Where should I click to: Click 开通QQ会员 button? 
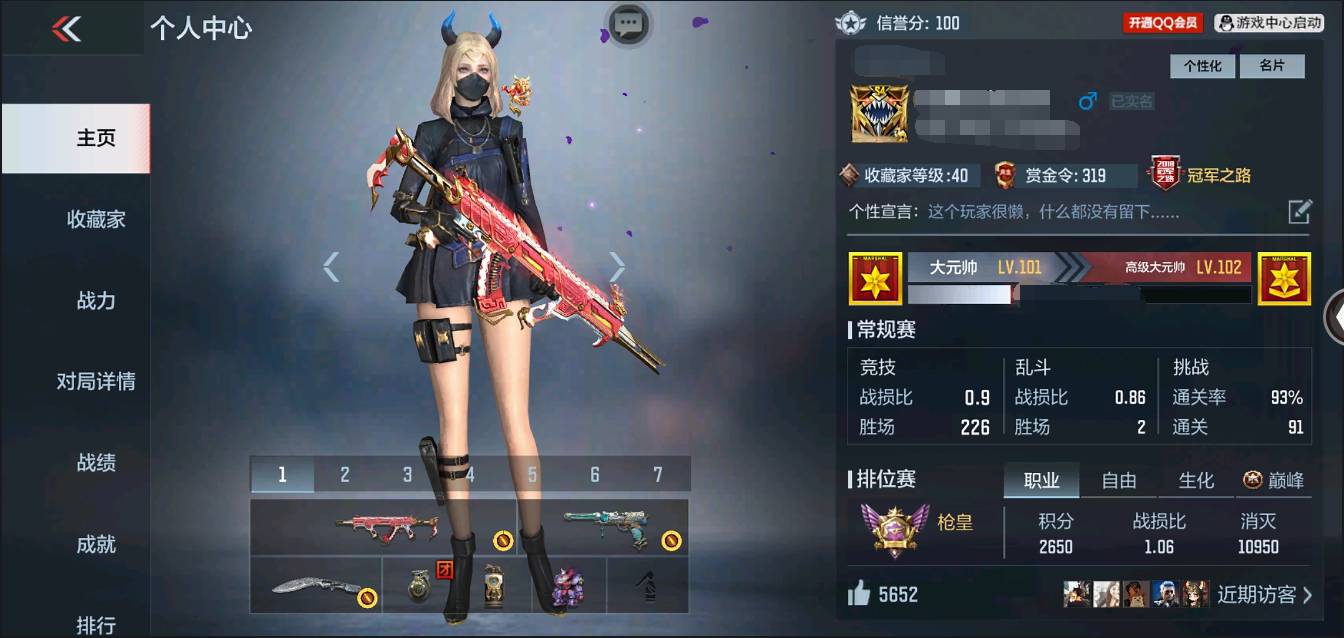click(1162, 22)
